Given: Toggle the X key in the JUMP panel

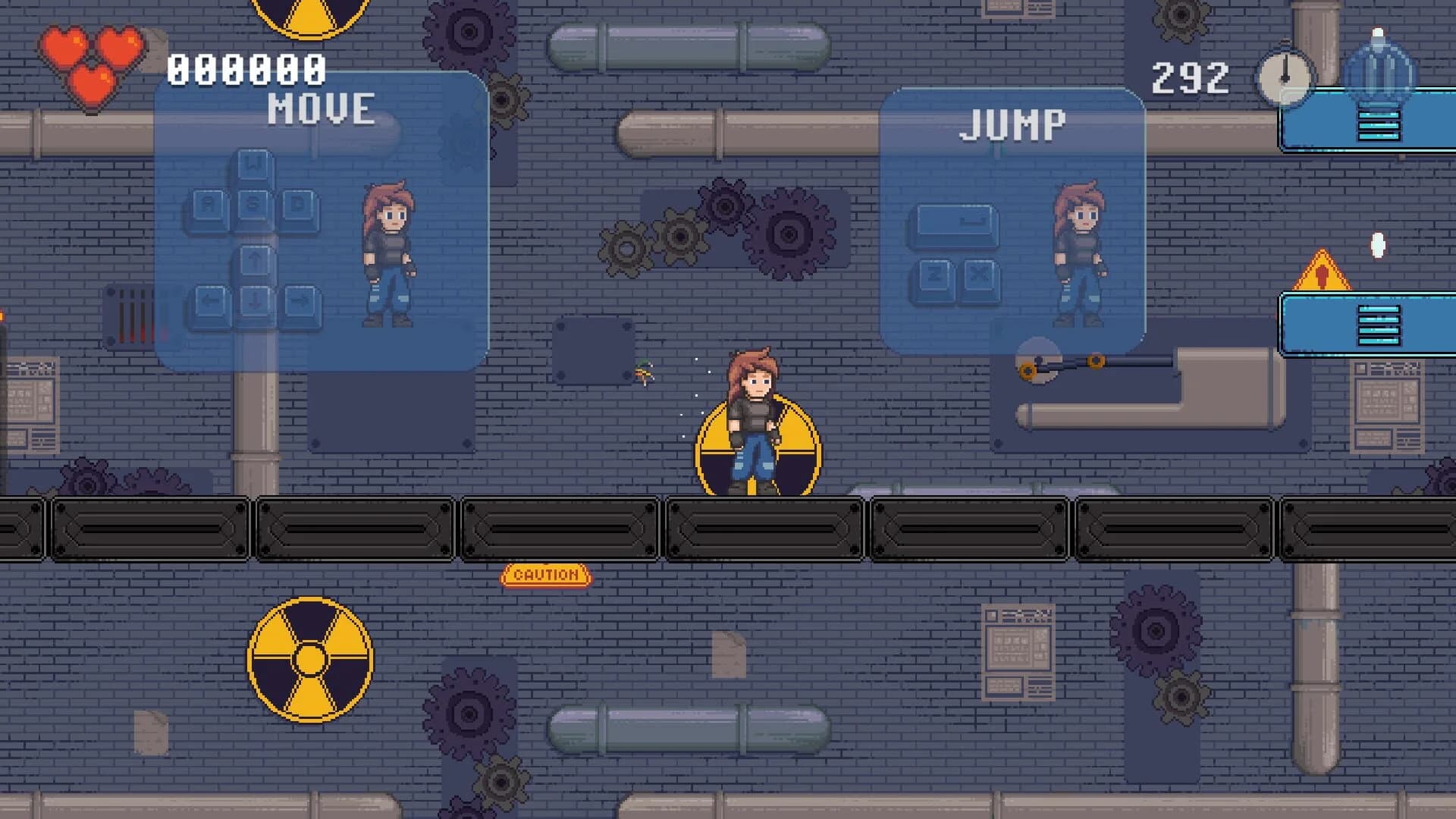Looking at the screenshot, I should tap(979, 275).
